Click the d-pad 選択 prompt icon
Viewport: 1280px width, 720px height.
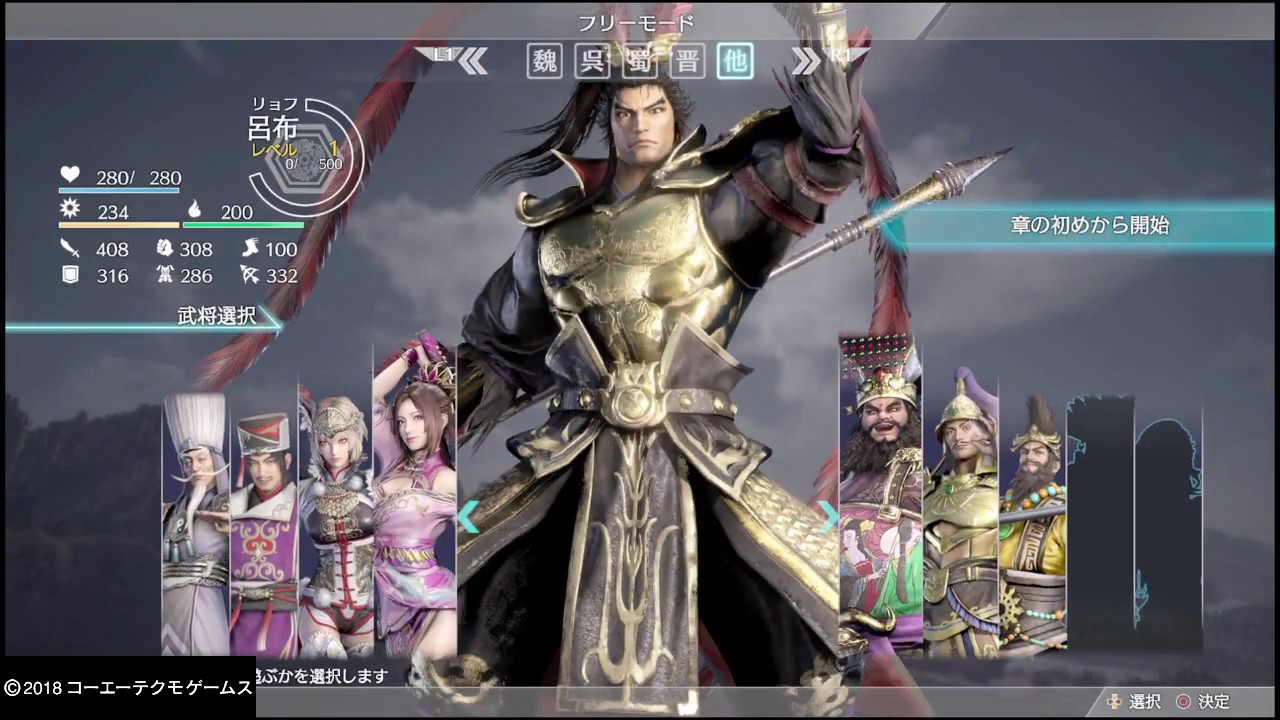pyautogui.click(x=1115, y=701)
